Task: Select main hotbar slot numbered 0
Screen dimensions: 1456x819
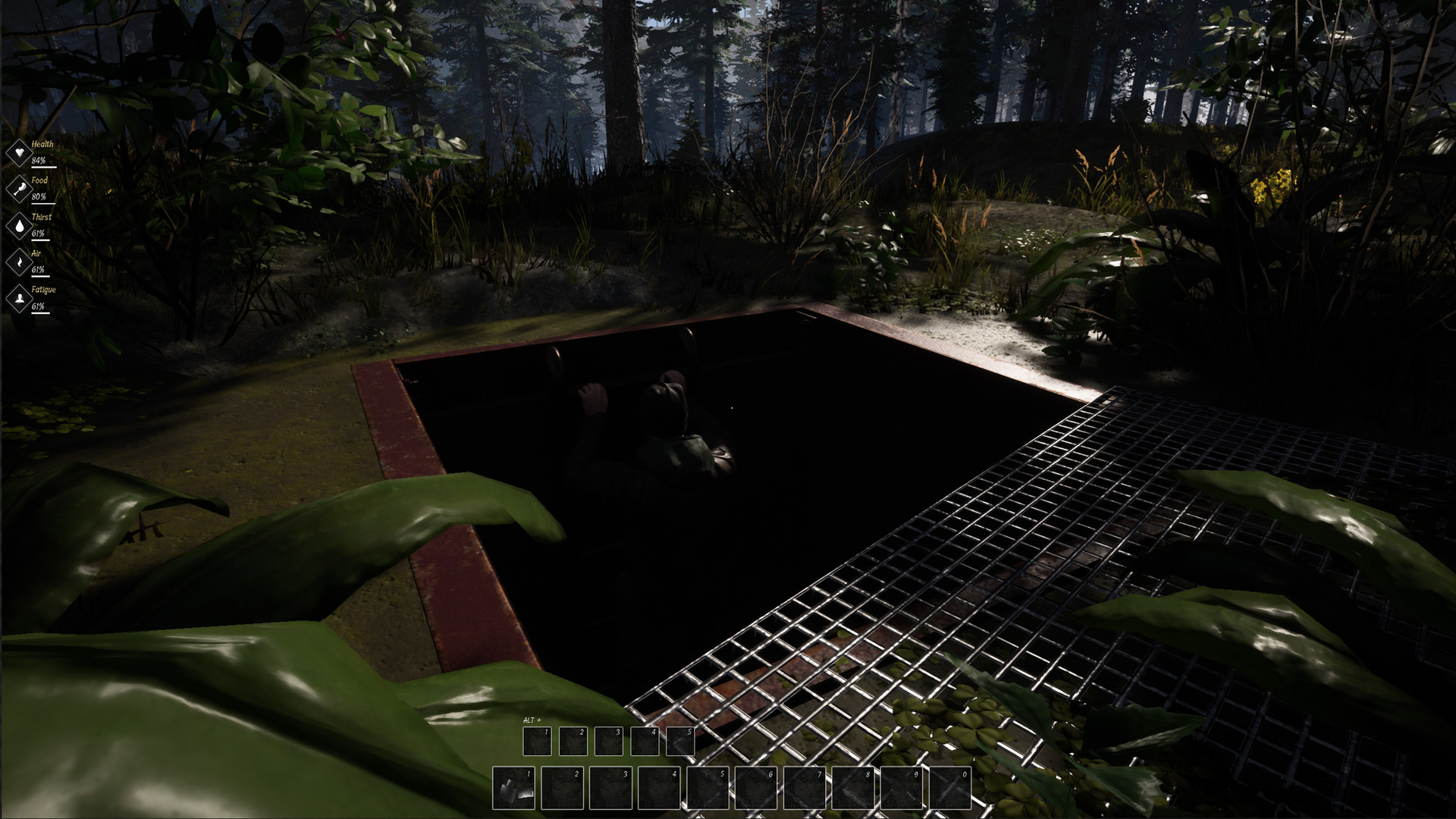Action: coord(950,788)
